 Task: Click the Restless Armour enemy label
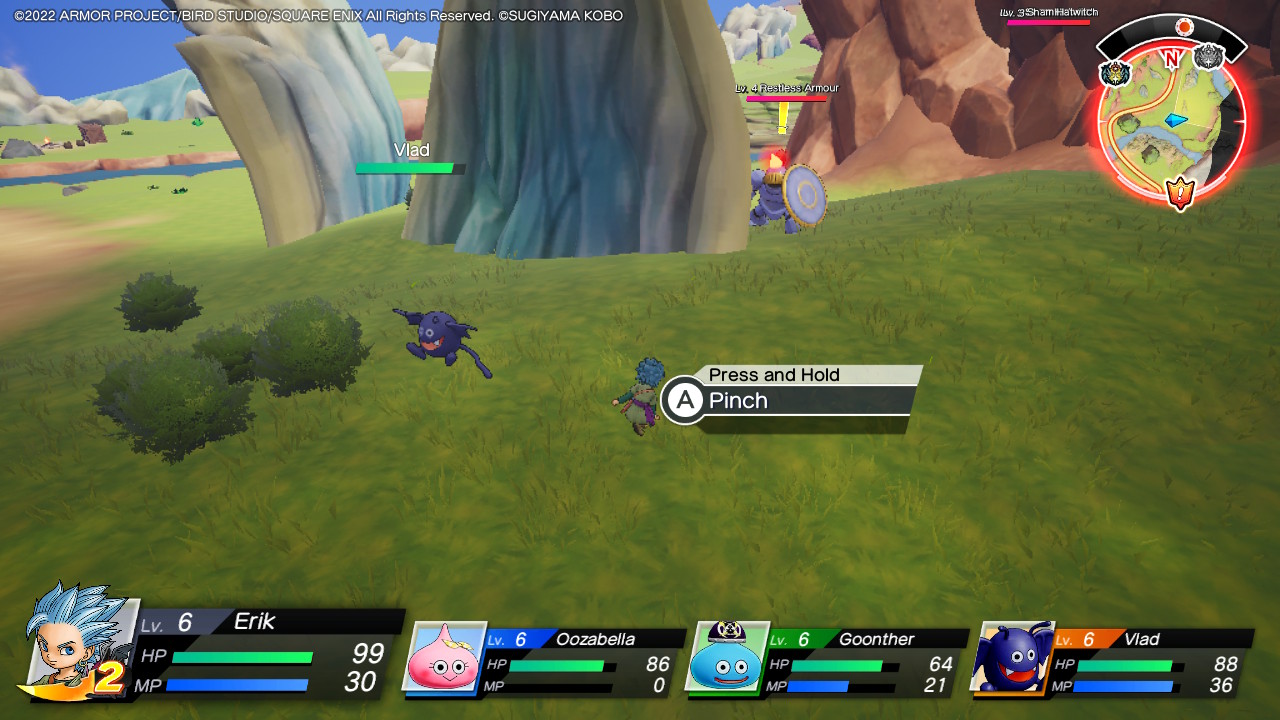coord(785,88)
